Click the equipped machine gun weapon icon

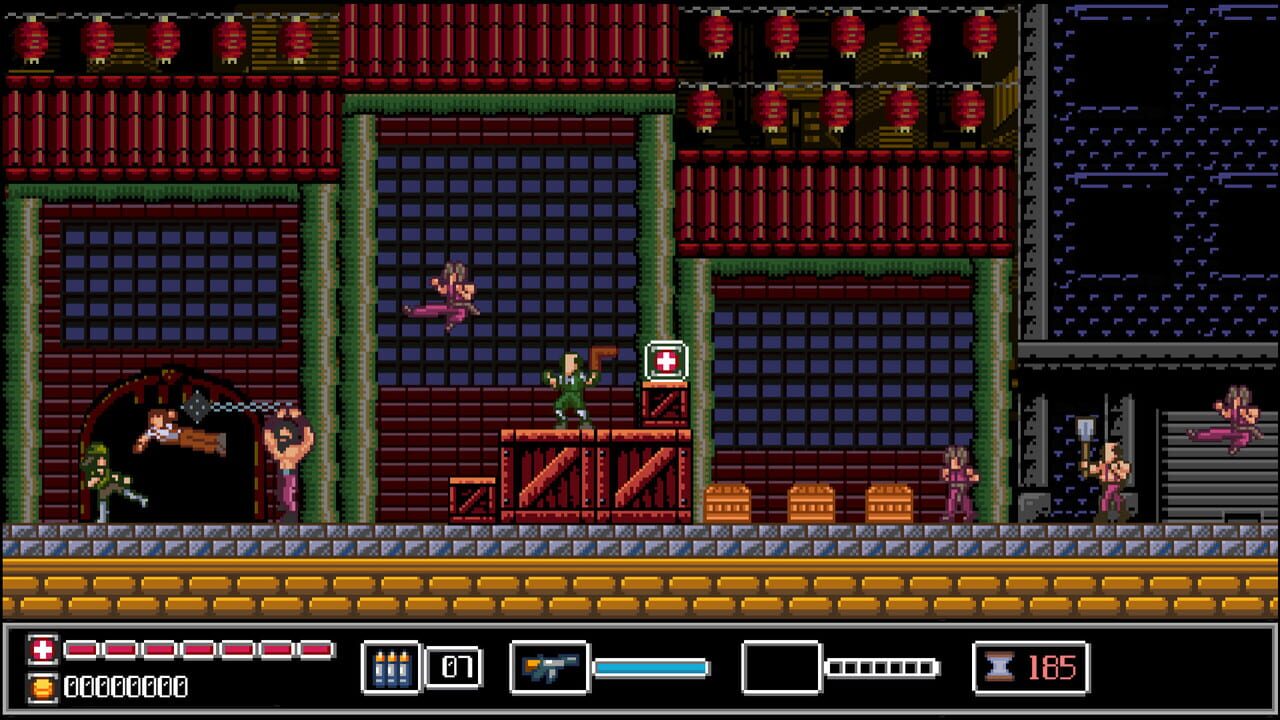coord(548,668)
